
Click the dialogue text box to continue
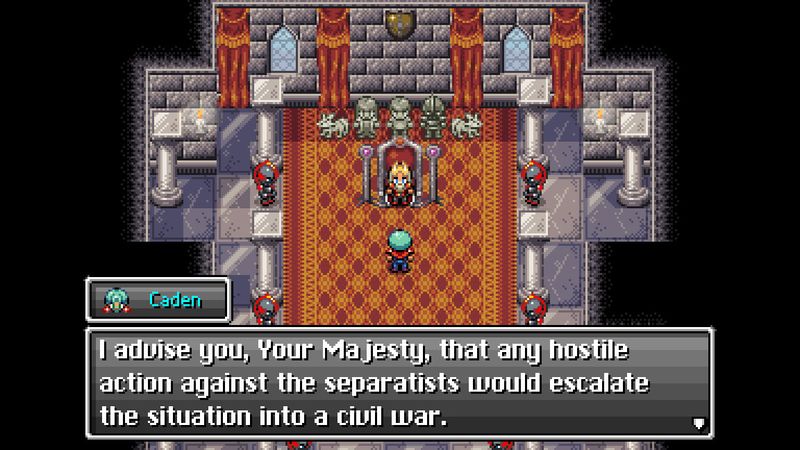400,384
